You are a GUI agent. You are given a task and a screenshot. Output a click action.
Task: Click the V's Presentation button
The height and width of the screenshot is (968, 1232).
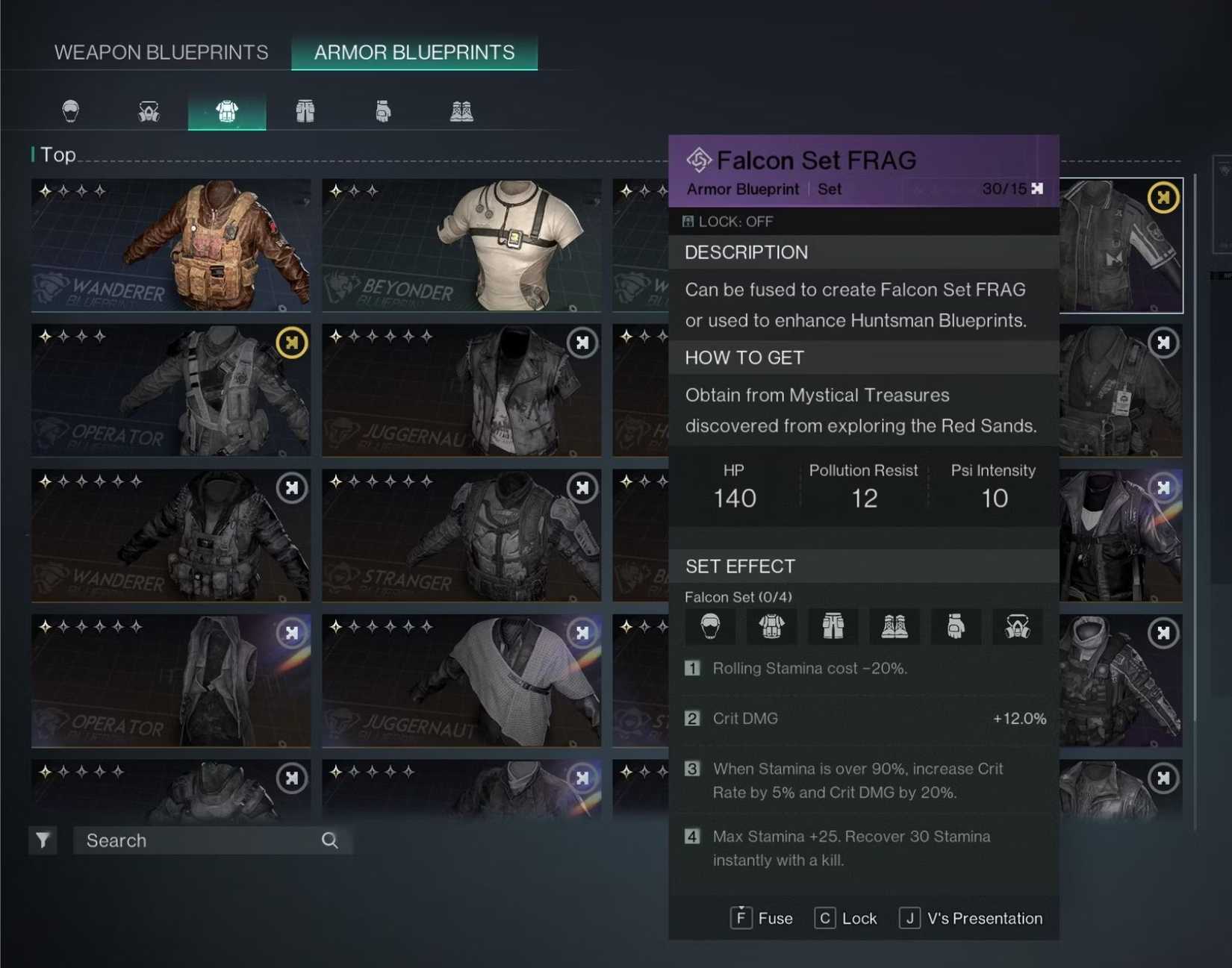click(x=970, y=918)
